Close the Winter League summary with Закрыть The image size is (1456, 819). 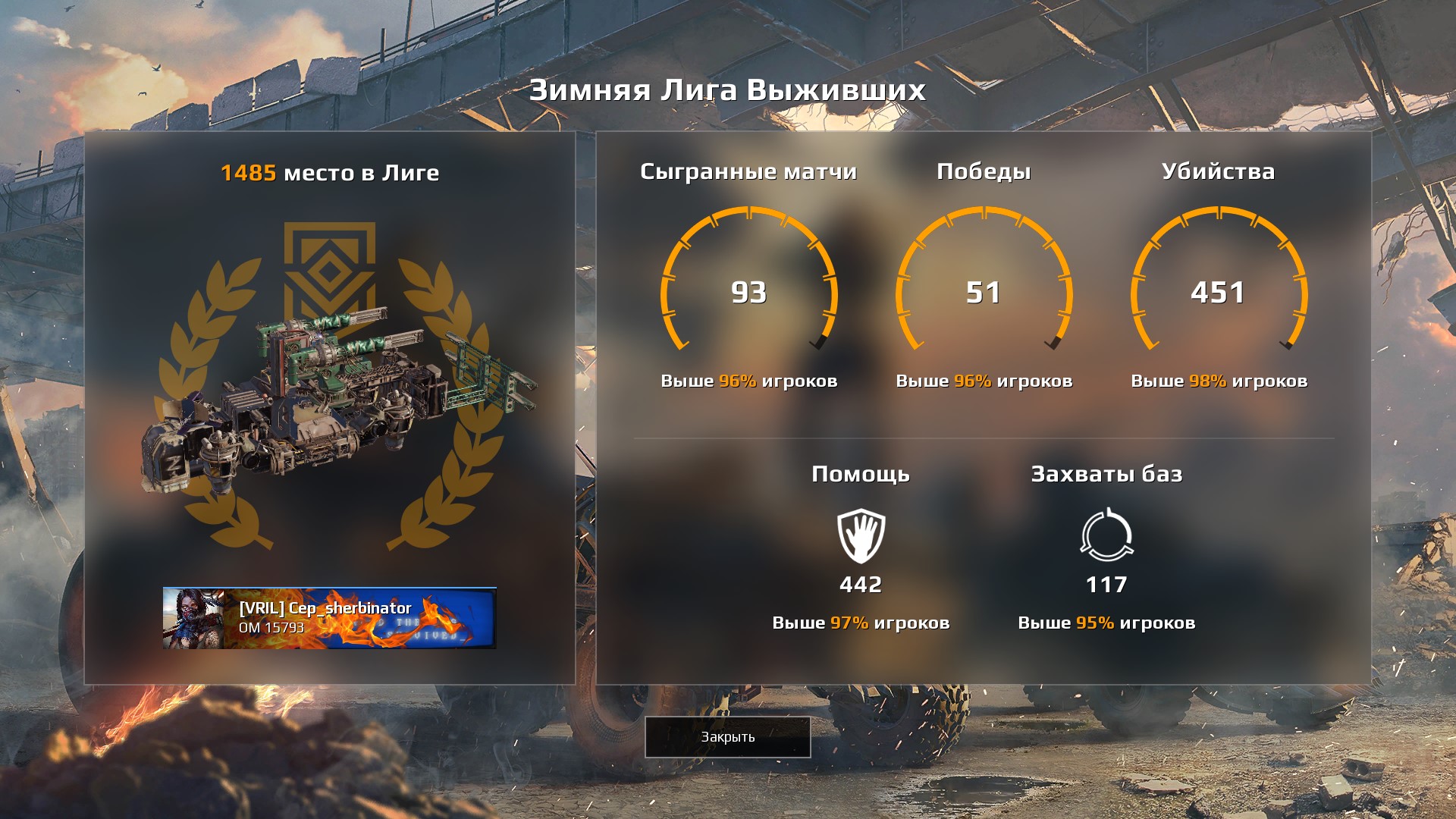[x=727, y=736]
